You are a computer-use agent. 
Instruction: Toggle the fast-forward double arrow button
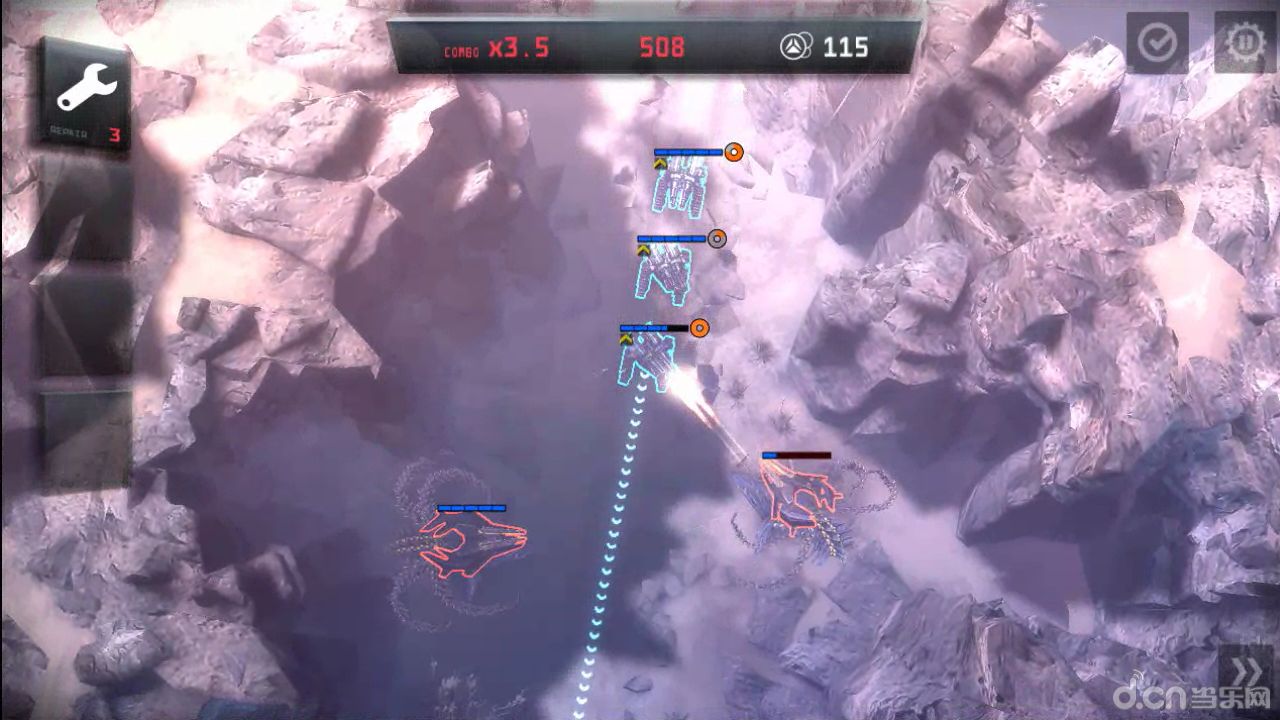pos(1244,669)
